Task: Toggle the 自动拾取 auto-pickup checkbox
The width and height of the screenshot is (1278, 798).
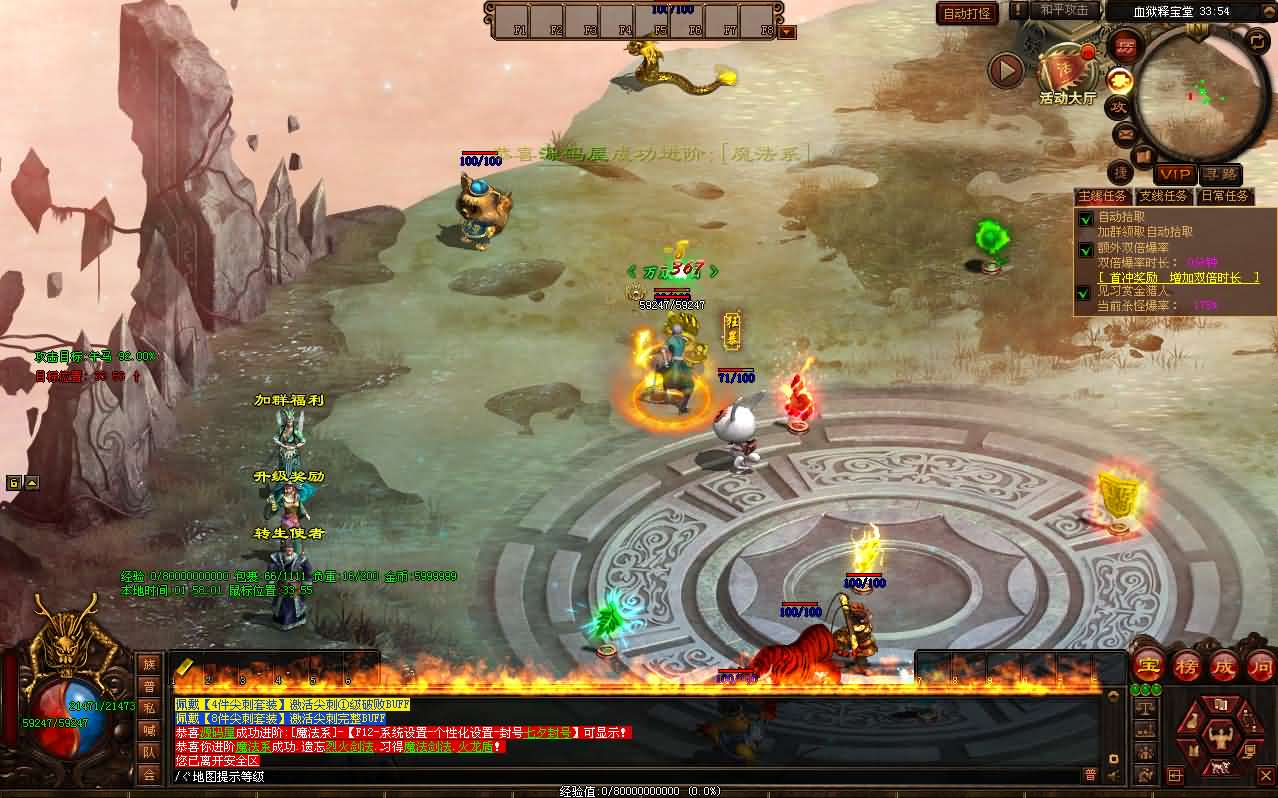Action: (1084, 218)
